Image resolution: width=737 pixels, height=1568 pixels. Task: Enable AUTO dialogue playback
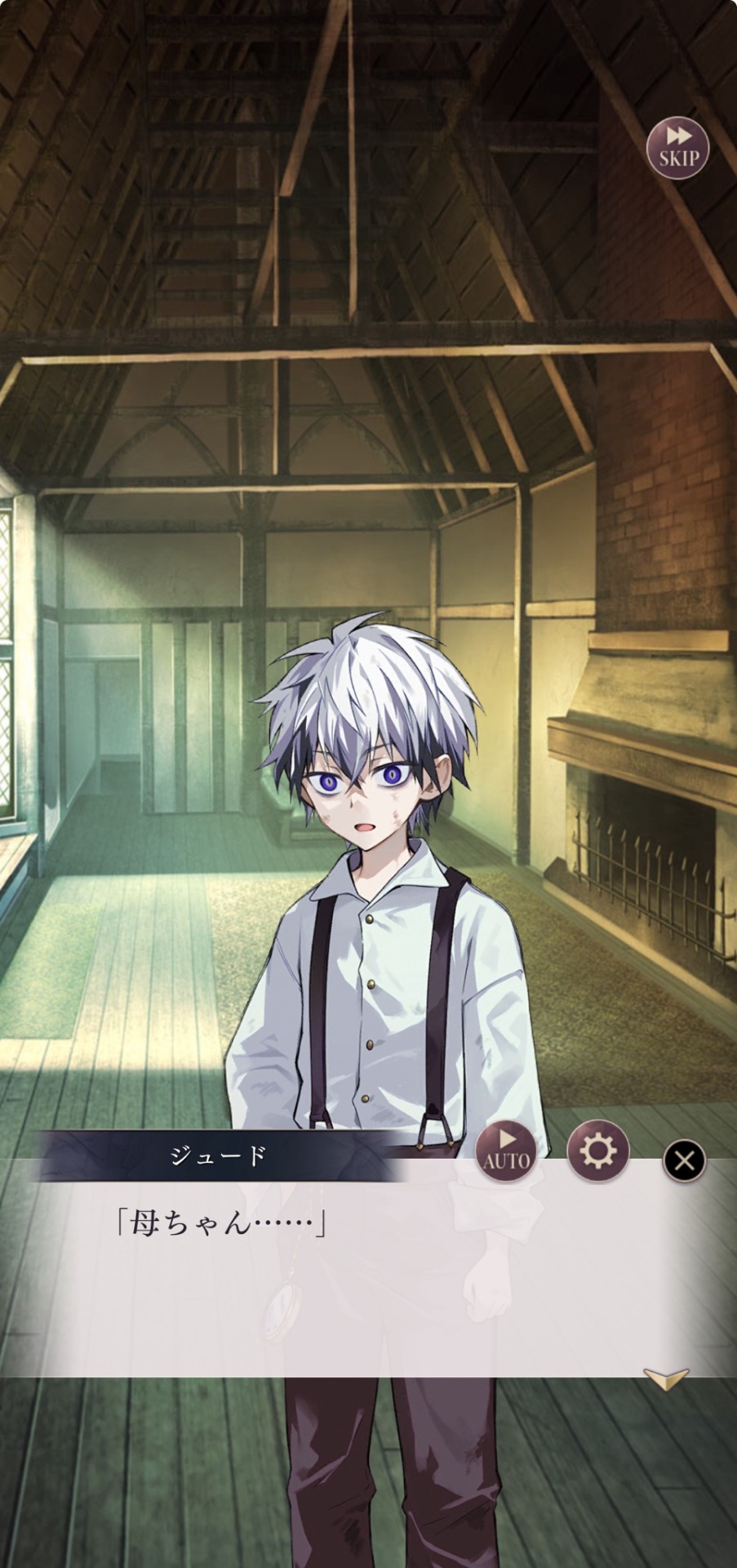point(507,1151)
